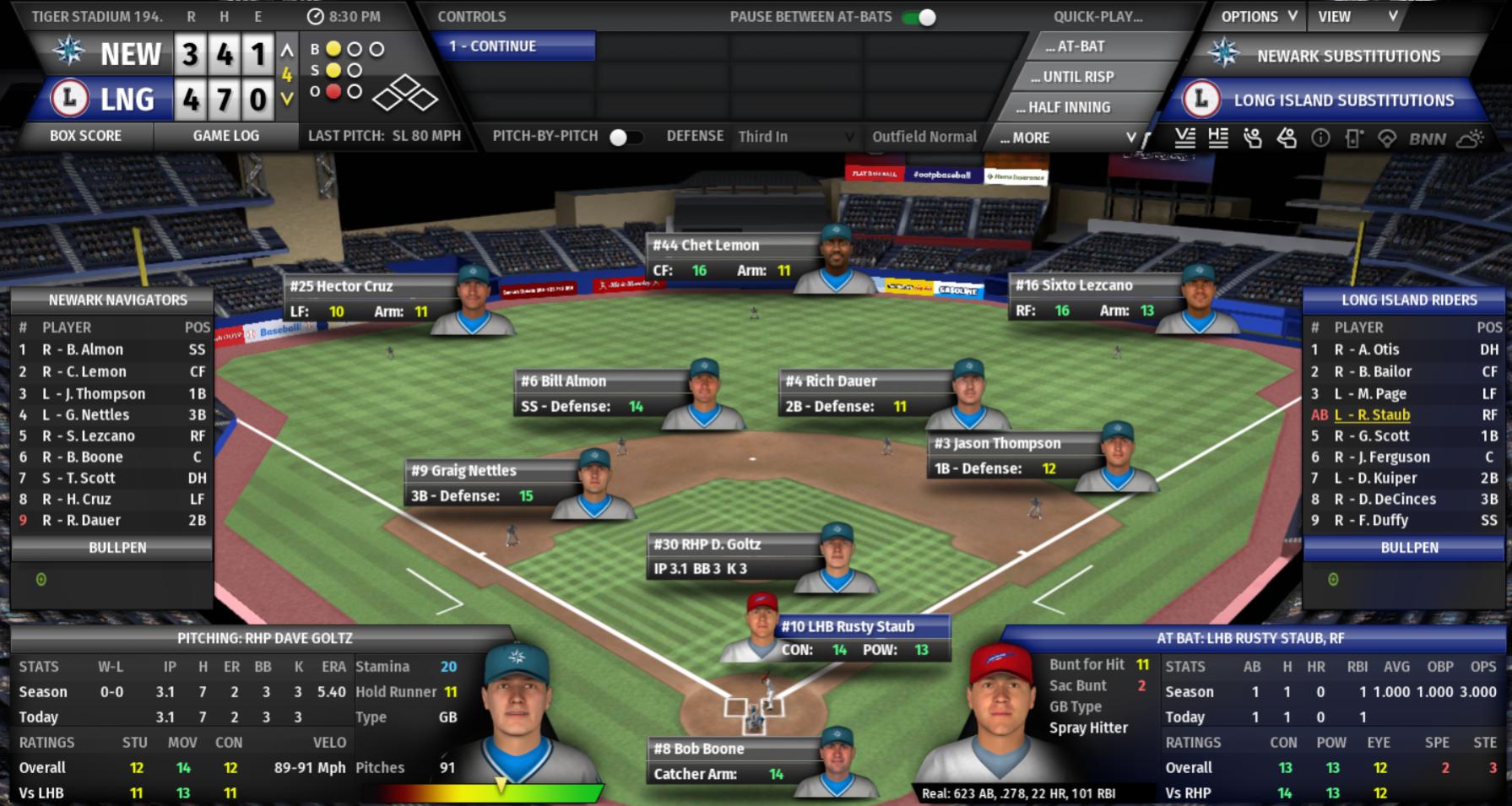Quick-play the current At-Bat
The height and width of the screenshot is (806, 1512).
[1080, 46]
